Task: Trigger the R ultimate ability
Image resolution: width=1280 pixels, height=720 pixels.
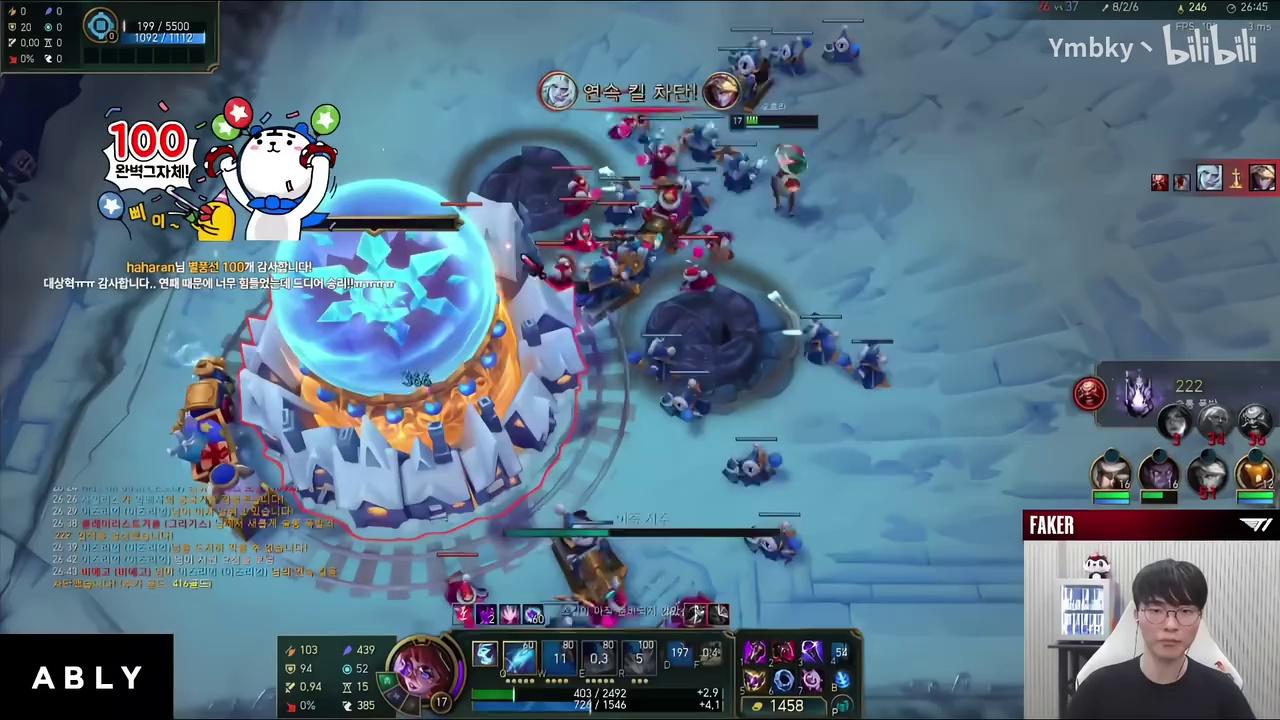Action: point(639,657)
